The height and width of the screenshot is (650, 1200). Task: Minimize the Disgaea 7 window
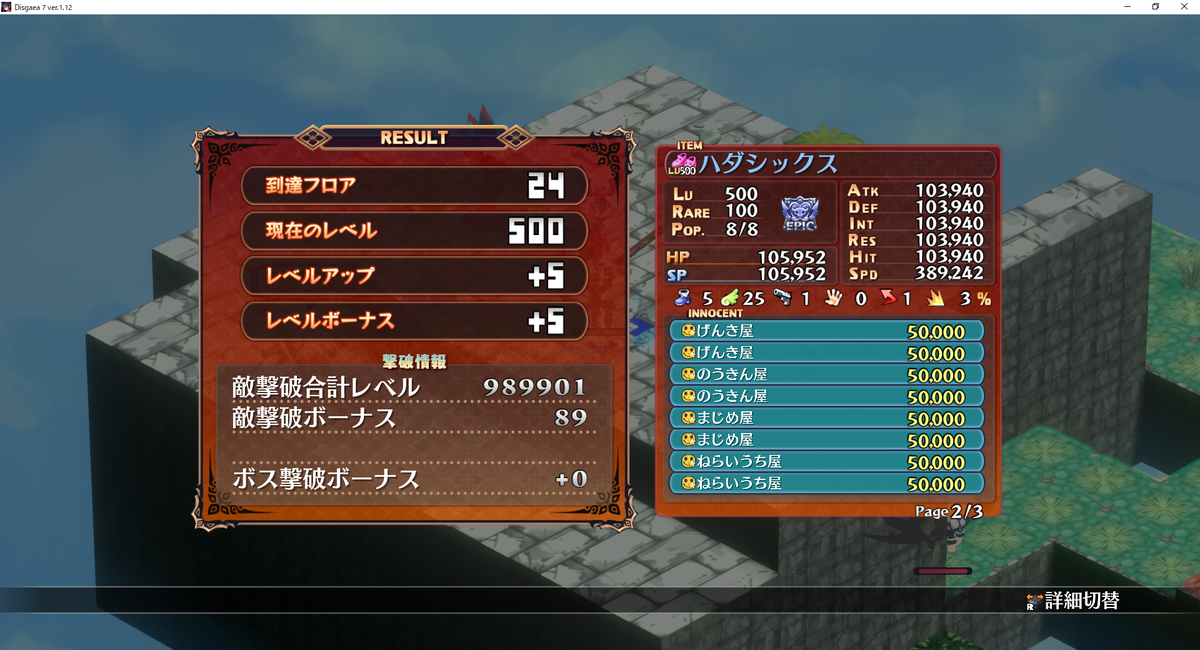coord(1129,7)
